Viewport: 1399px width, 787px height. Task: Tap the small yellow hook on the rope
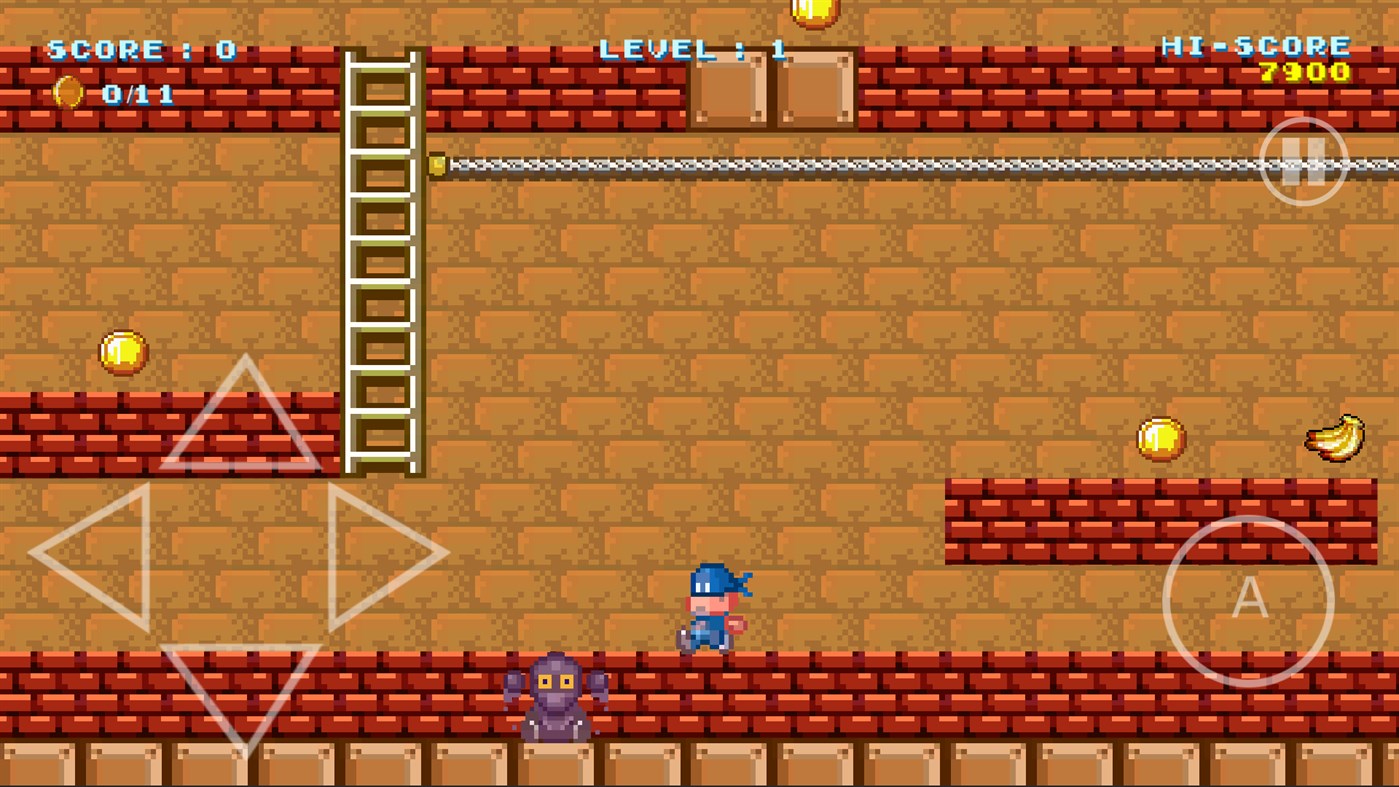click(x=437, y=166)
